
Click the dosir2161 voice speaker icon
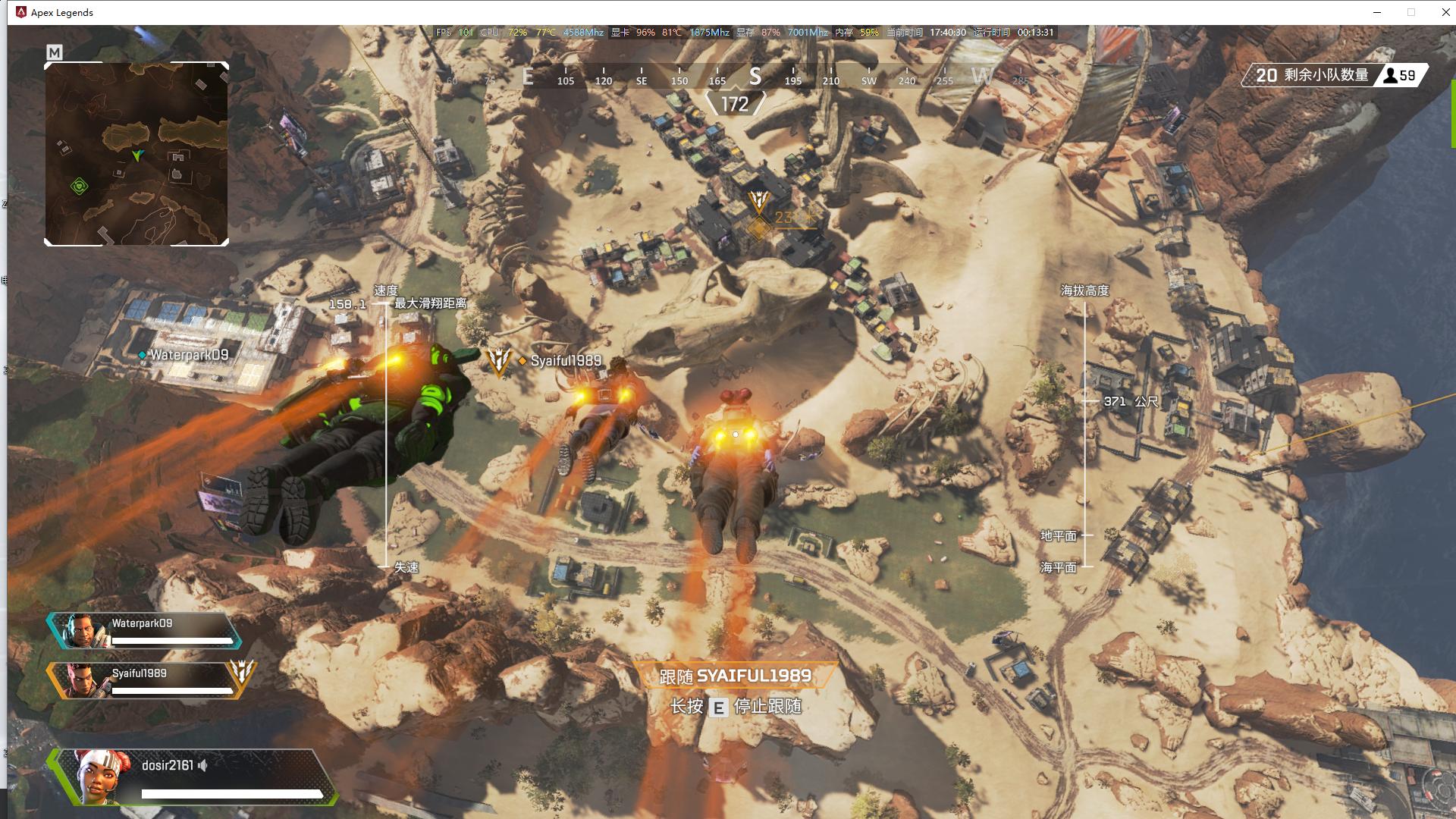[x=202, y=766]
